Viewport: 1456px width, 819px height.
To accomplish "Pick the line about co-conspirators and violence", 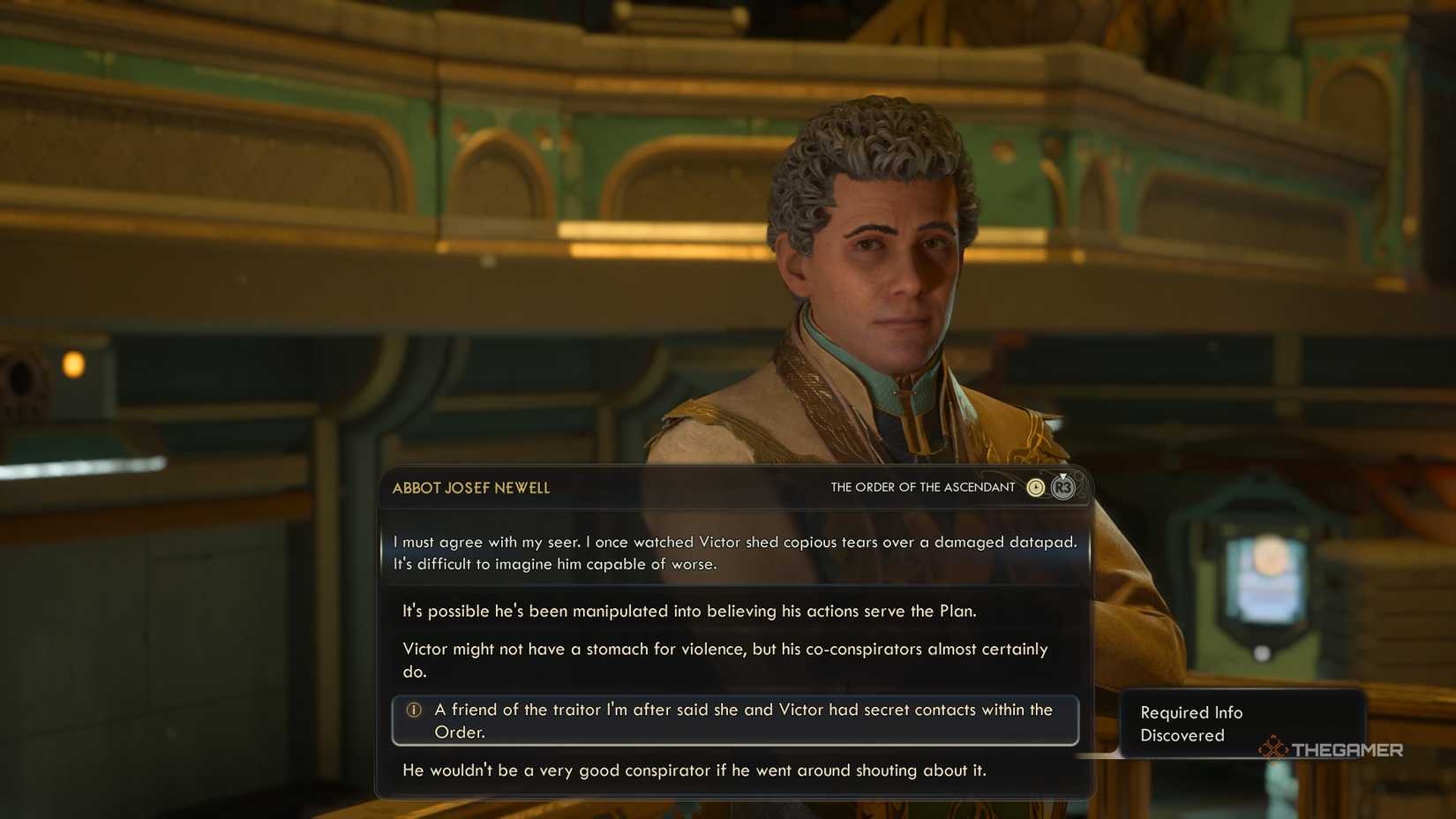I will [x=724, y=659].
